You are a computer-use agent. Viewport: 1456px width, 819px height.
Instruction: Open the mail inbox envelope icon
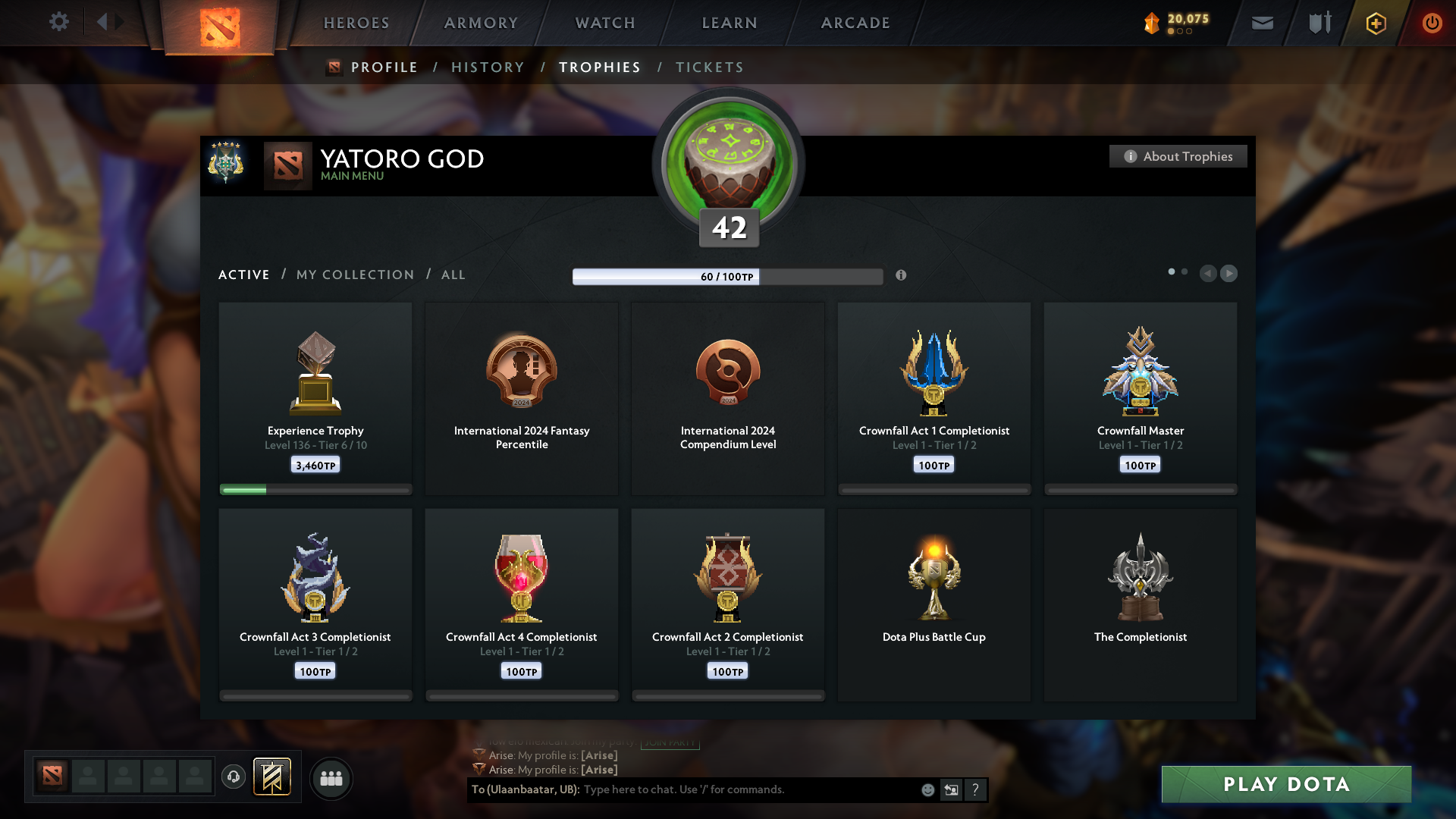coord(1261,23)
